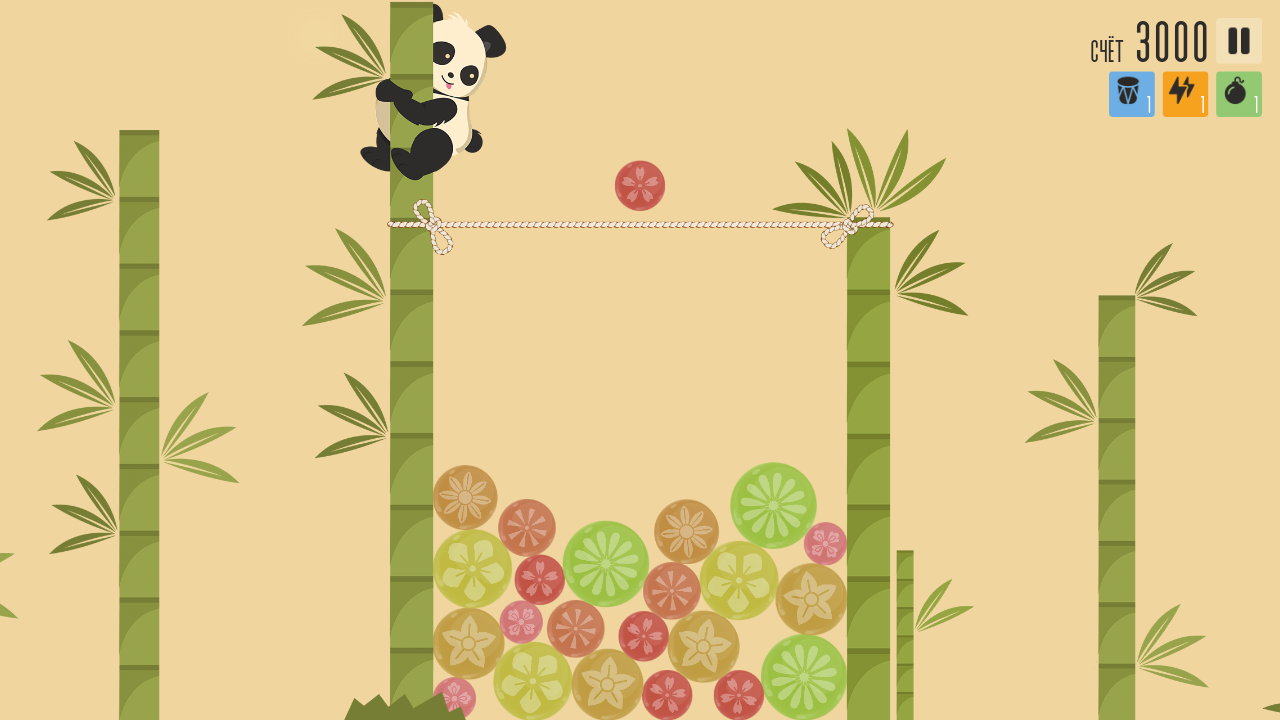Viewport: 1280px width, 720px height.
Task: Toggle the drum power-up counter showing 1
Action: (1148, 106)
